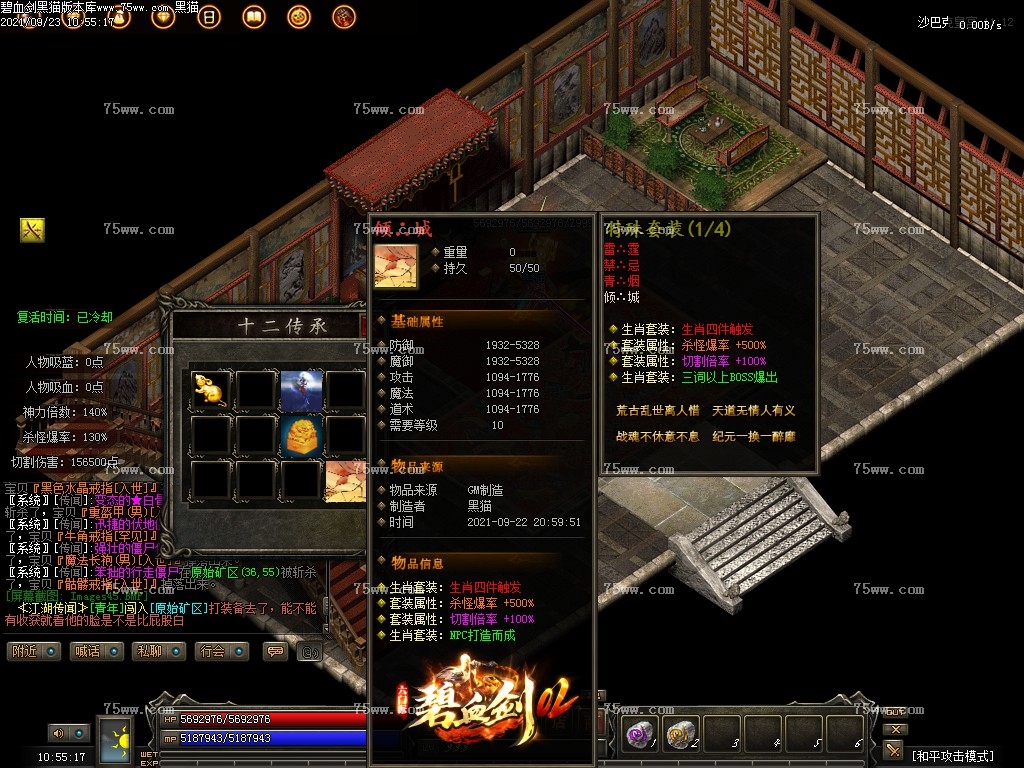Select the blossom painting heritage slot
This screenshot has width=1024, height=768.
(344, 480)
